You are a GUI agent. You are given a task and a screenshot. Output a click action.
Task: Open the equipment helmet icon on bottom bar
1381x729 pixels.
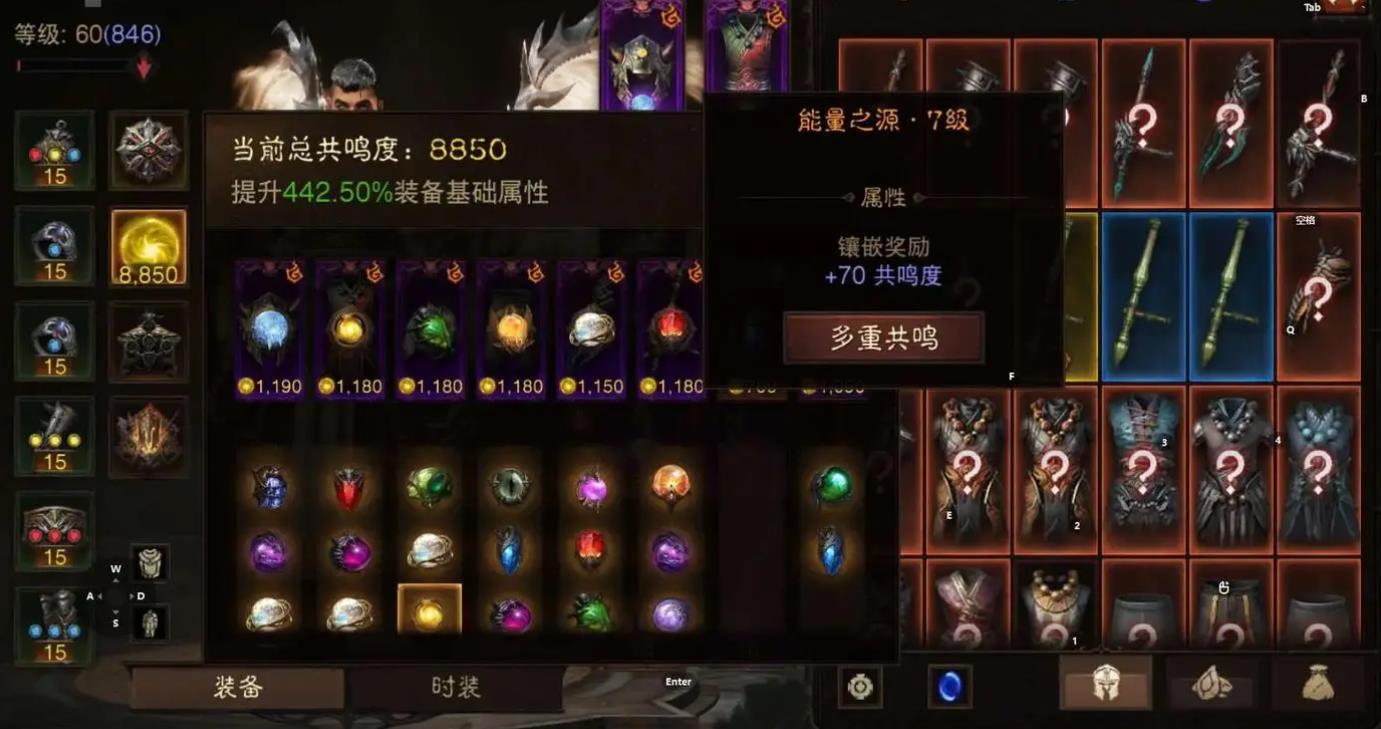click(x=1104, y=686)
